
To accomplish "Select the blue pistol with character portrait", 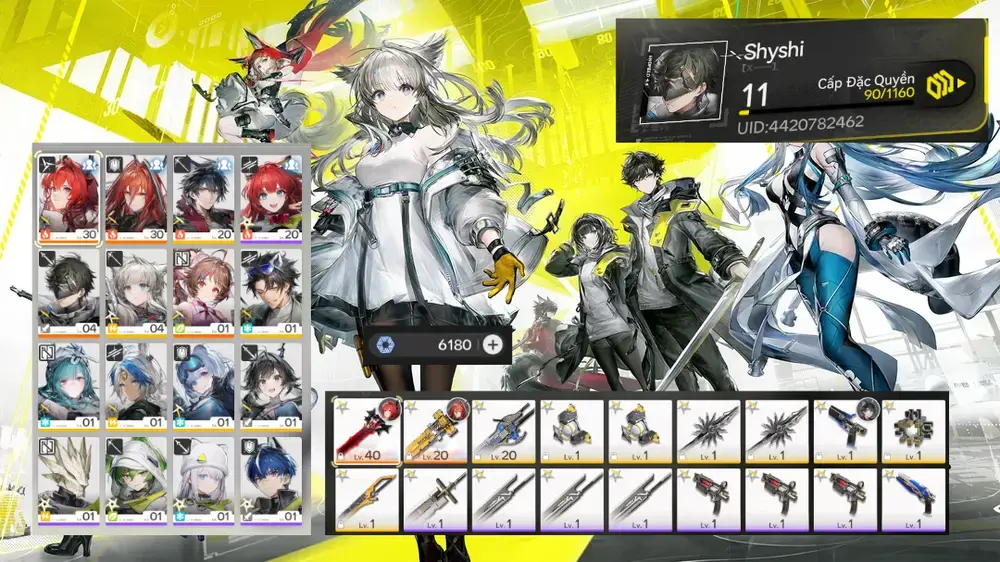I will click(x=845, y=431).
